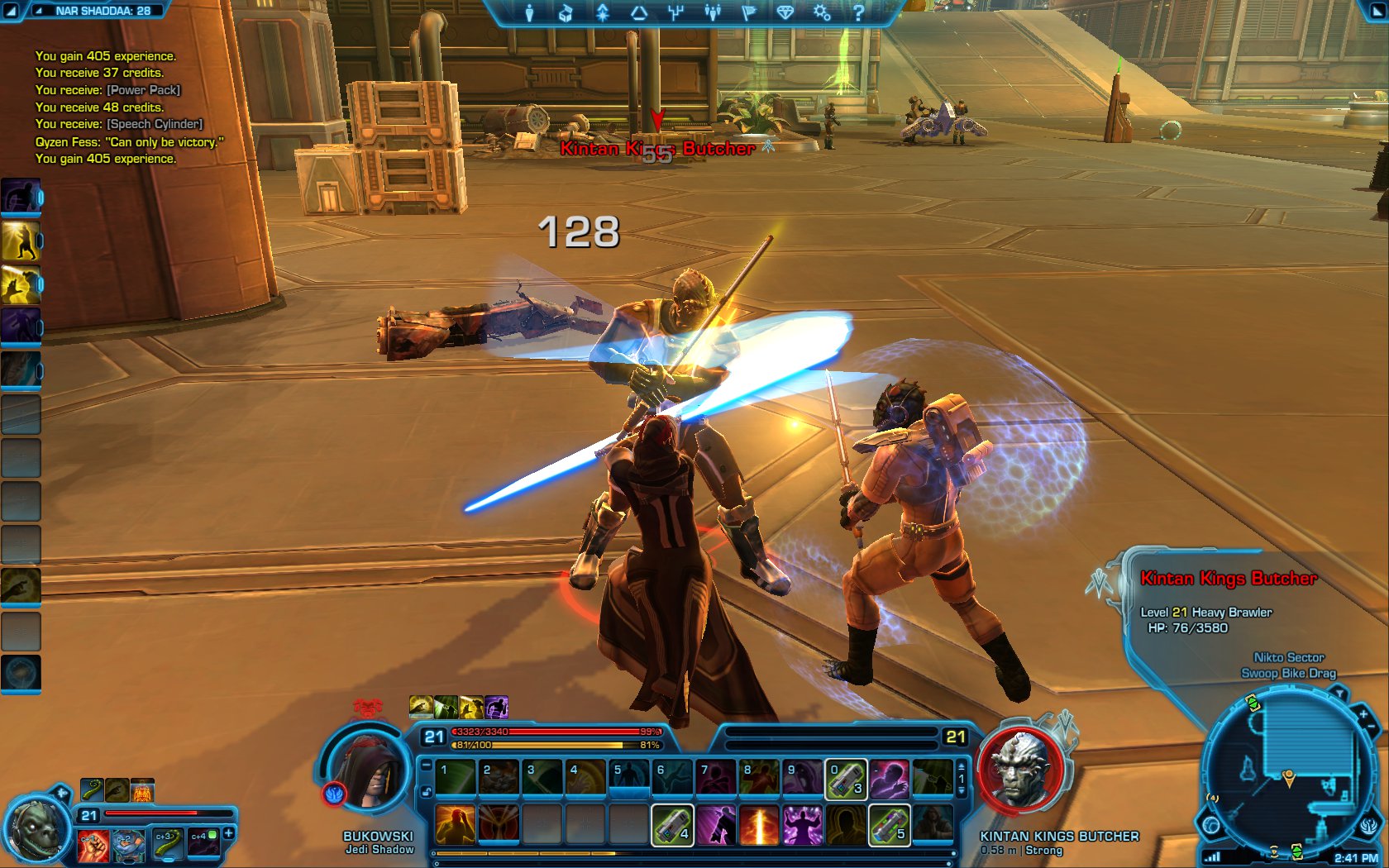Open the inventory box icon
The width and height of the screenshot is (1389, 868).
(x=566, y=12)
